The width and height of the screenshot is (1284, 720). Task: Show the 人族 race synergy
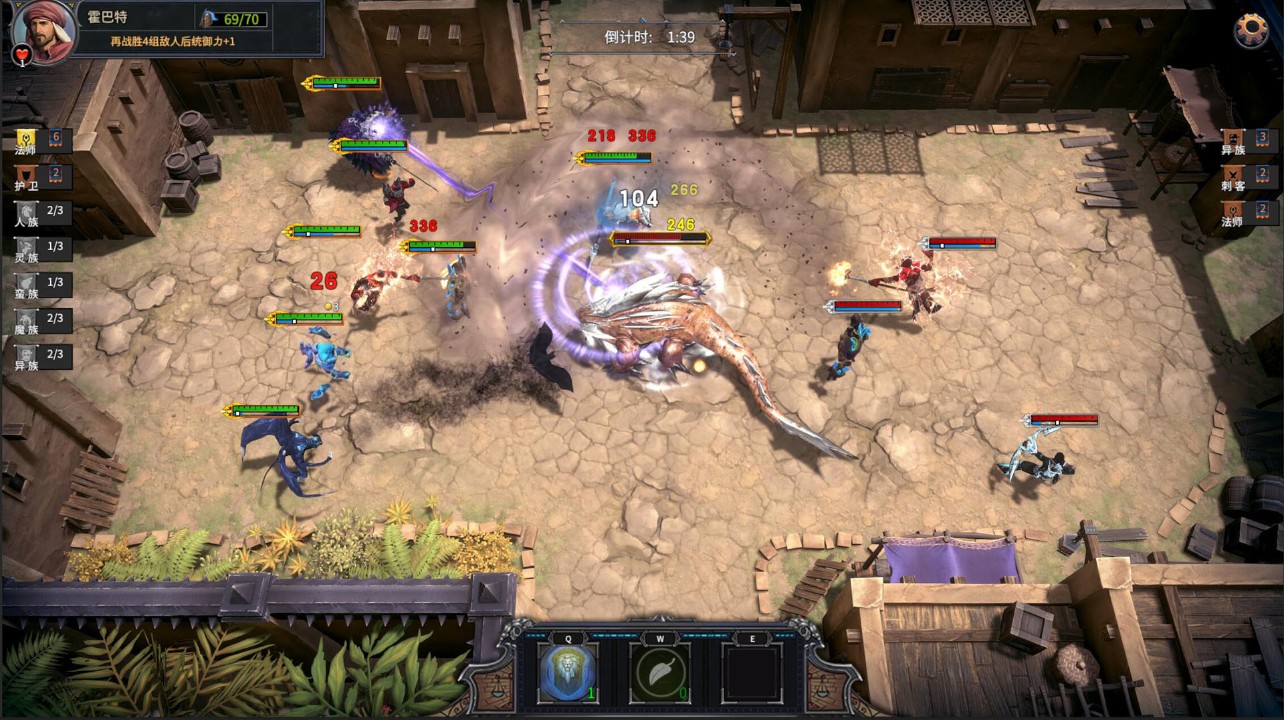pyautogui.click(x=27, y=213)
